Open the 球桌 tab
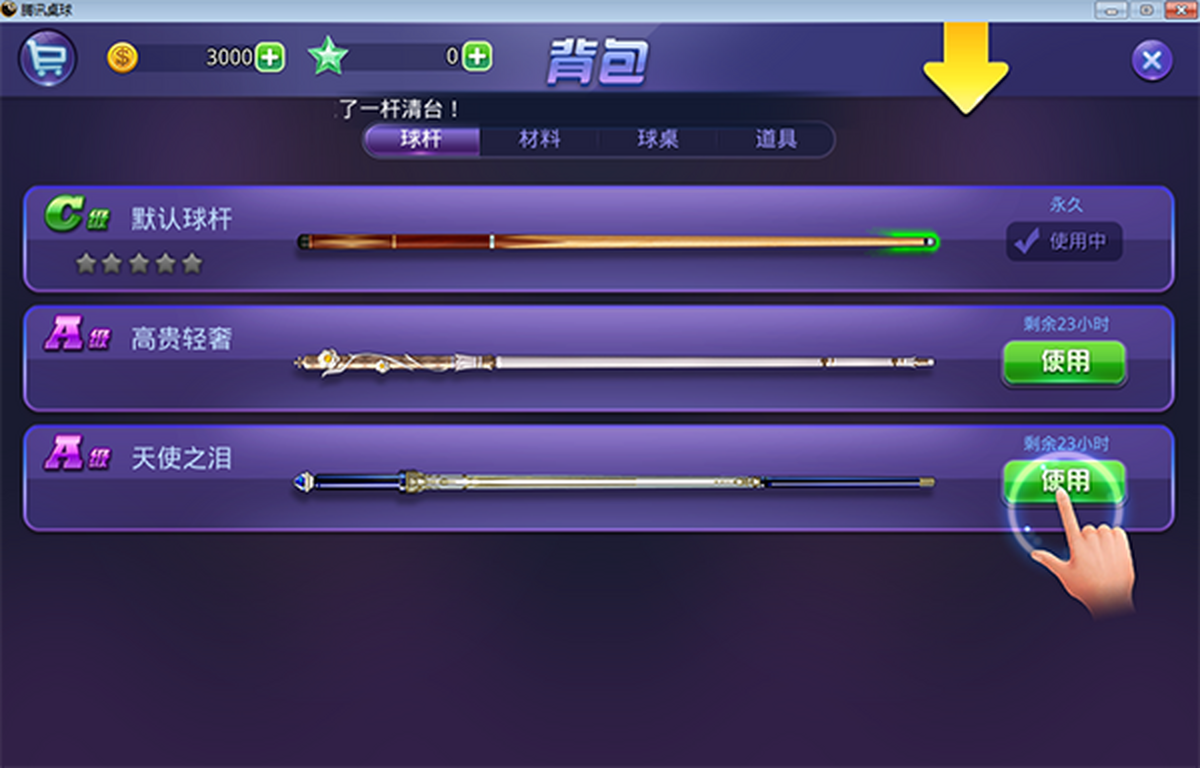The image size is (1200, 768). 658,140
